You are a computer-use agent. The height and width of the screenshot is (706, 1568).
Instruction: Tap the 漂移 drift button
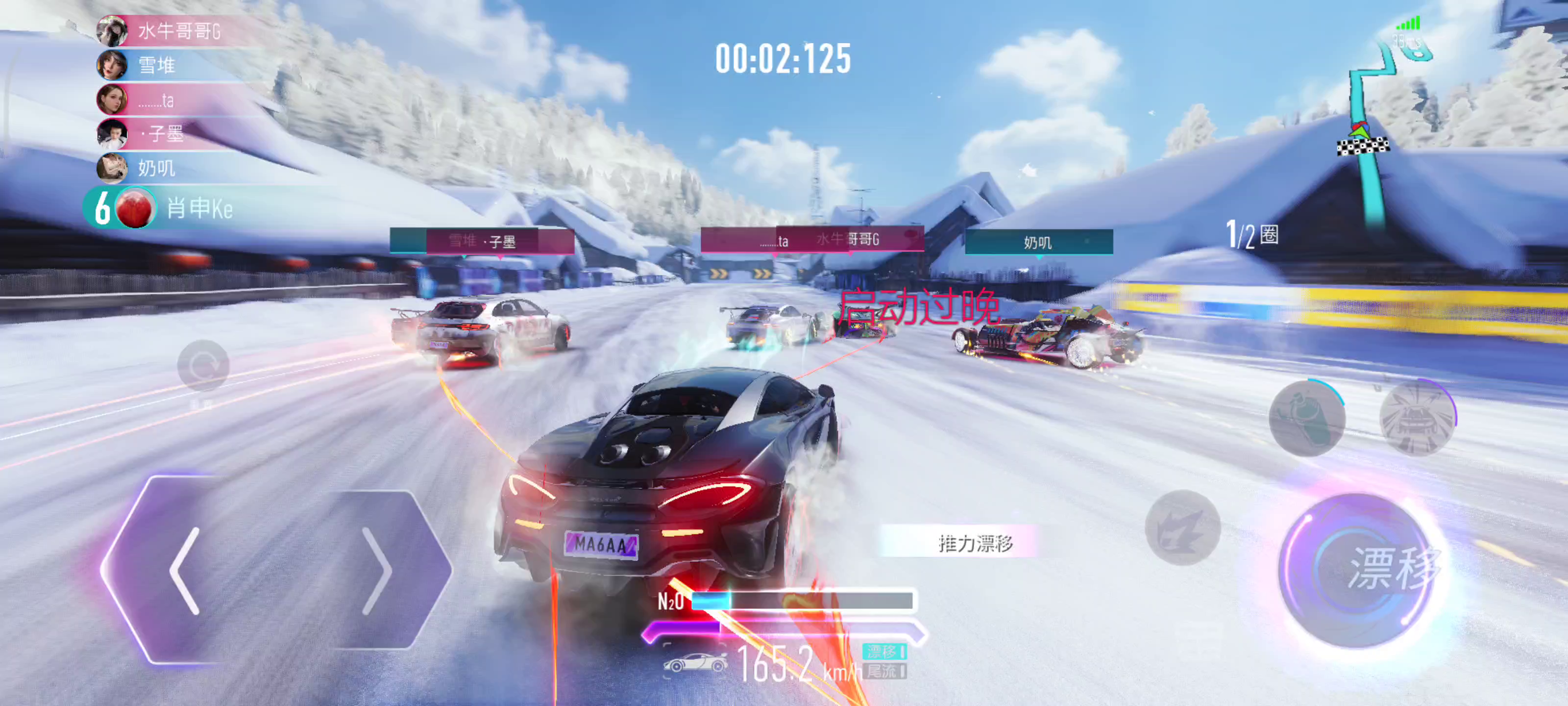(x=1360, y=570)
